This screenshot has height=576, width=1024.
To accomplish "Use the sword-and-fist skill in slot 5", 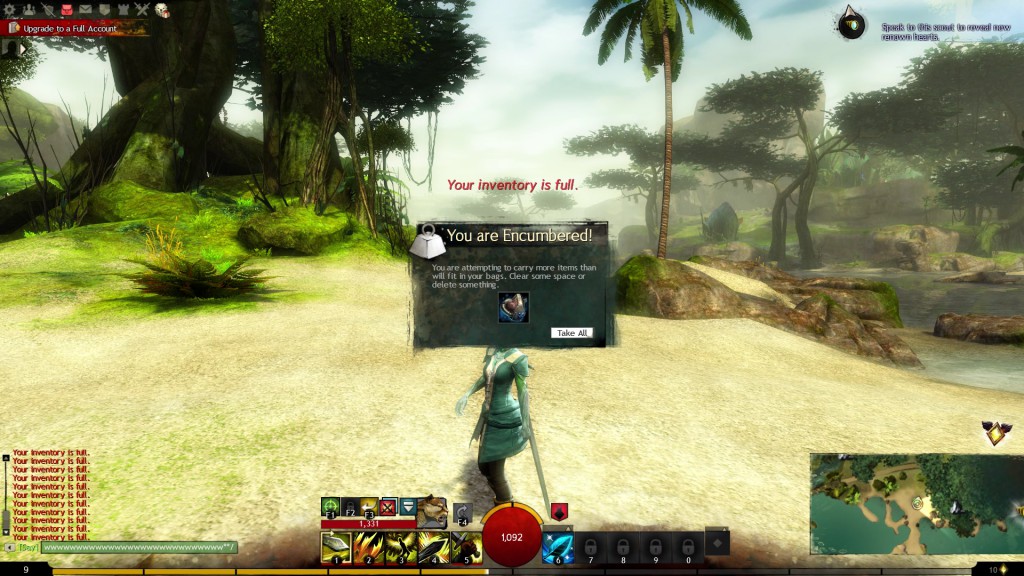I will pyautogui.click(x=466, y=548).
